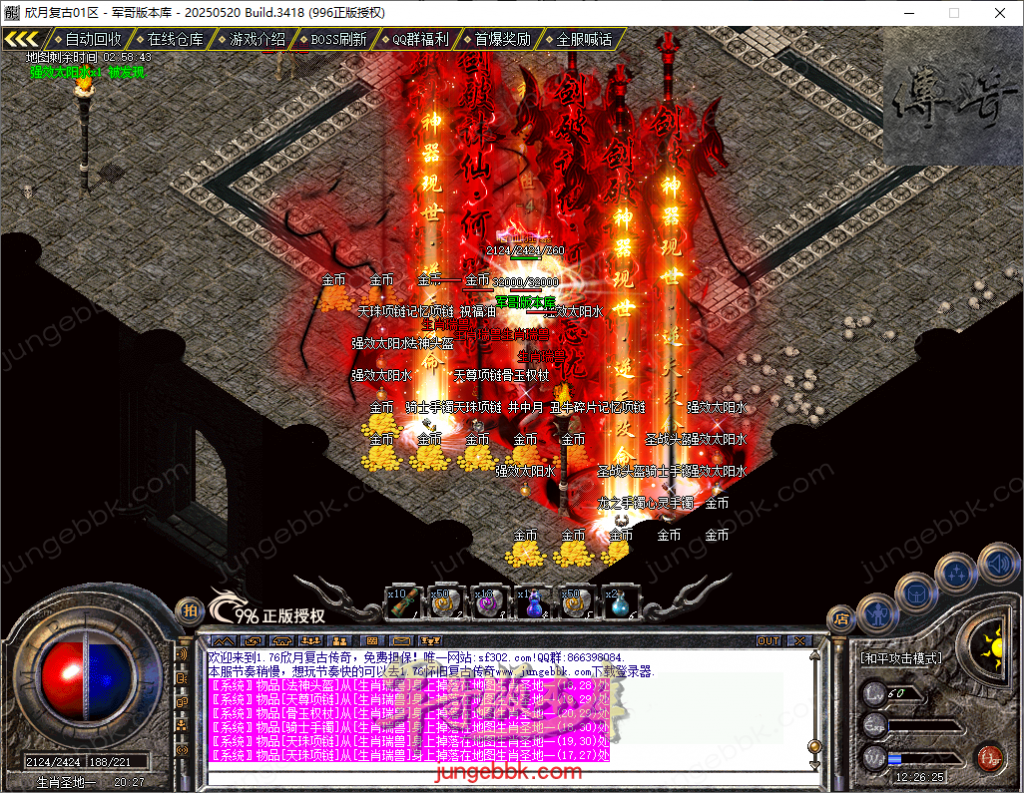Close the game window

tap(1000, 13)
